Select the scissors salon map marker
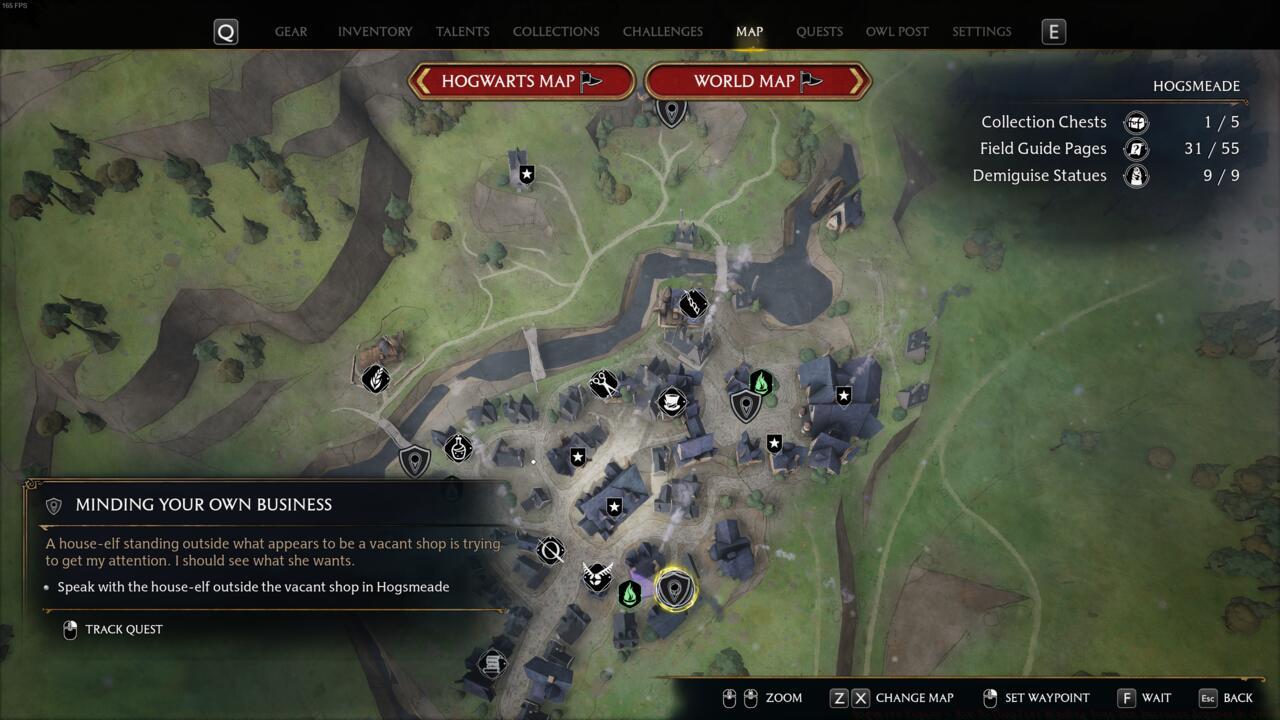1280x720 pixels. tap(603, 383)
